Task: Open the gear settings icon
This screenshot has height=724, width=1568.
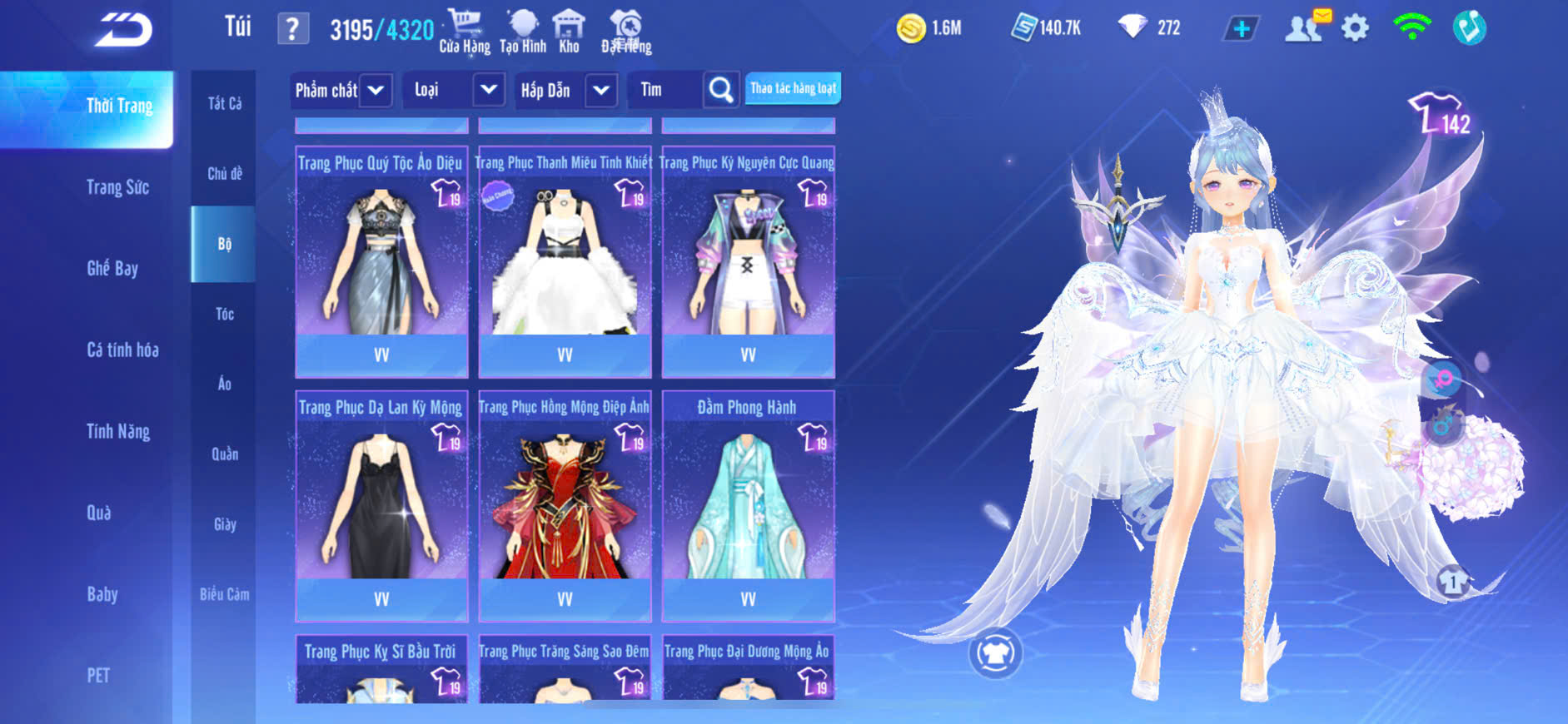Action: 1355,28
